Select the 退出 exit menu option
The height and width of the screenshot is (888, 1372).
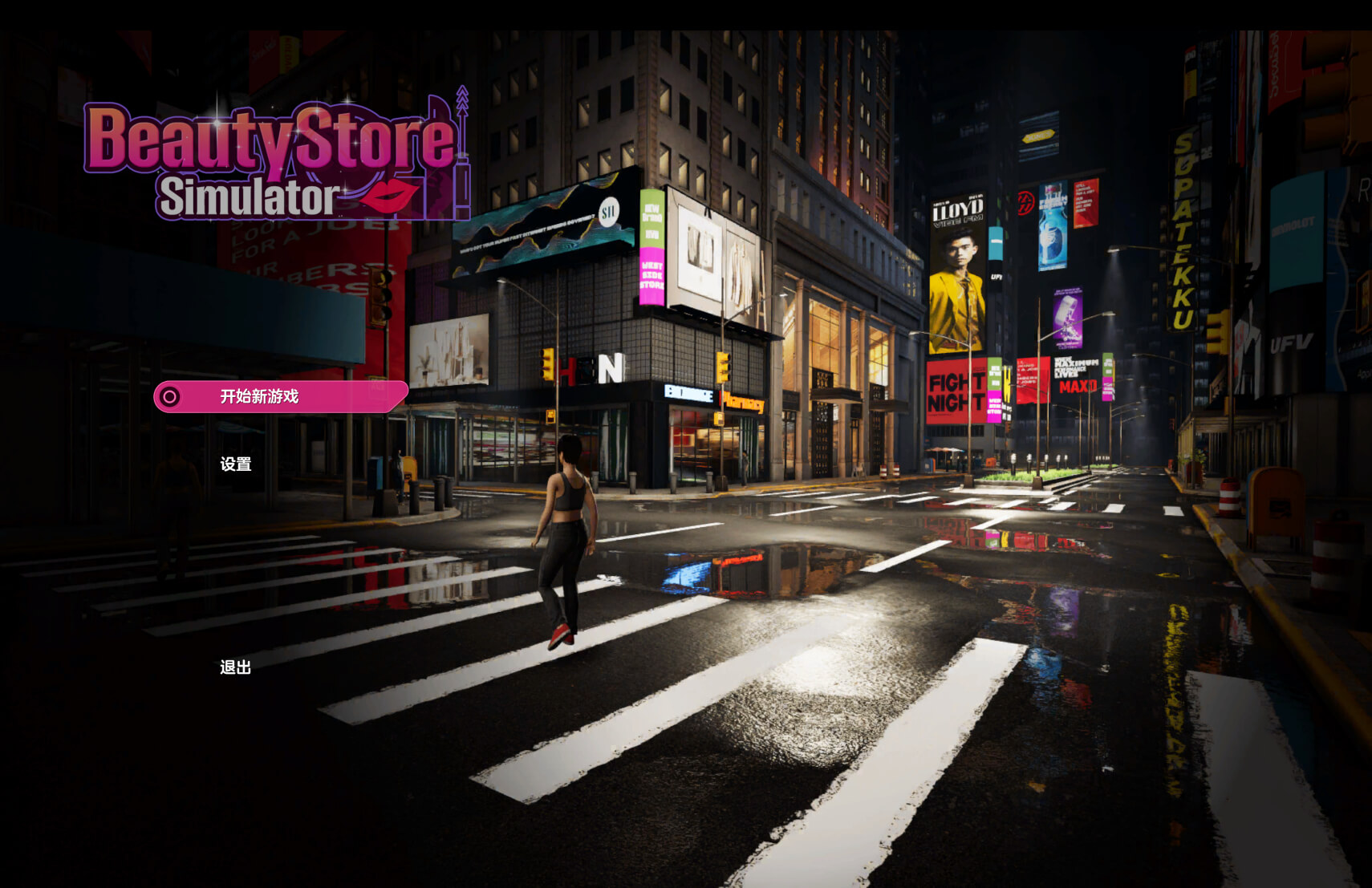click(x=233, y=666)
